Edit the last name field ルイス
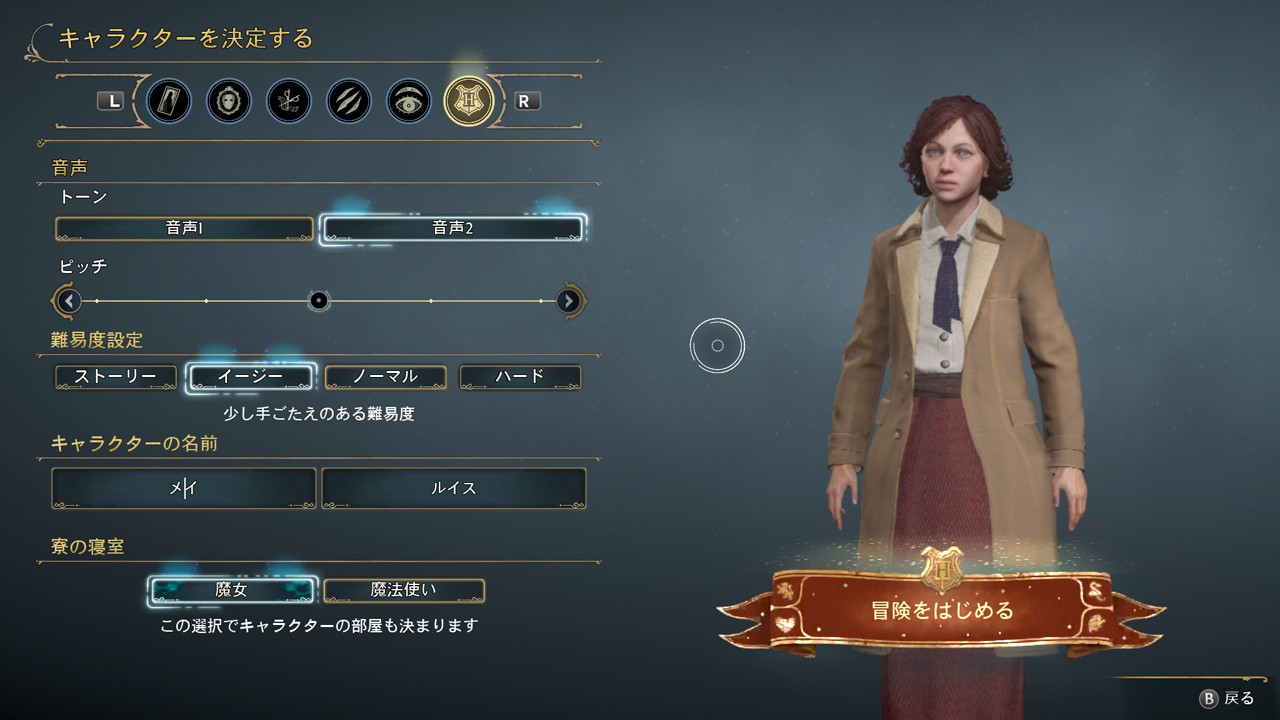 (453, 489)
